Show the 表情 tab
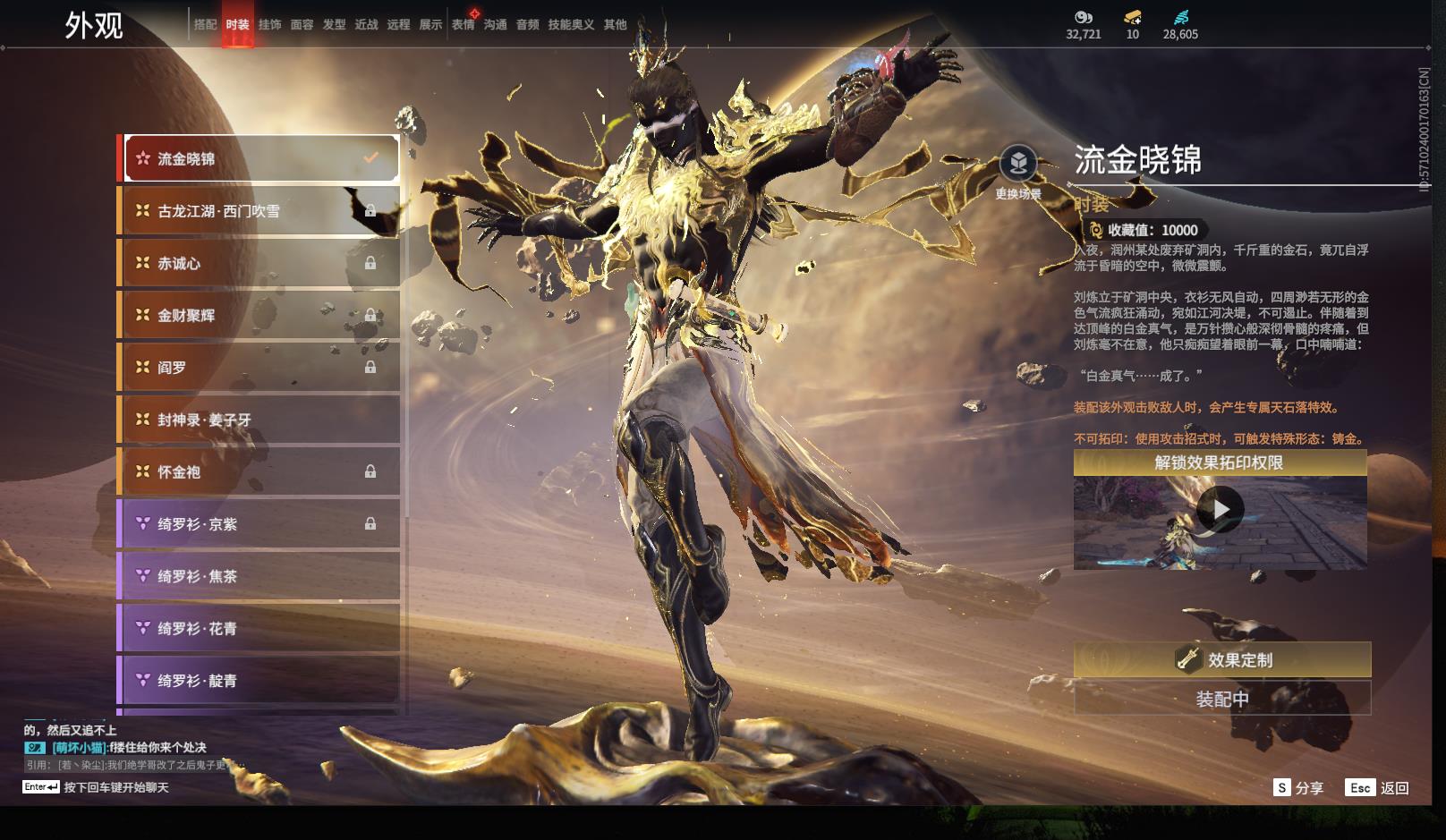1446x840 pixels. [x=463, y=25]
